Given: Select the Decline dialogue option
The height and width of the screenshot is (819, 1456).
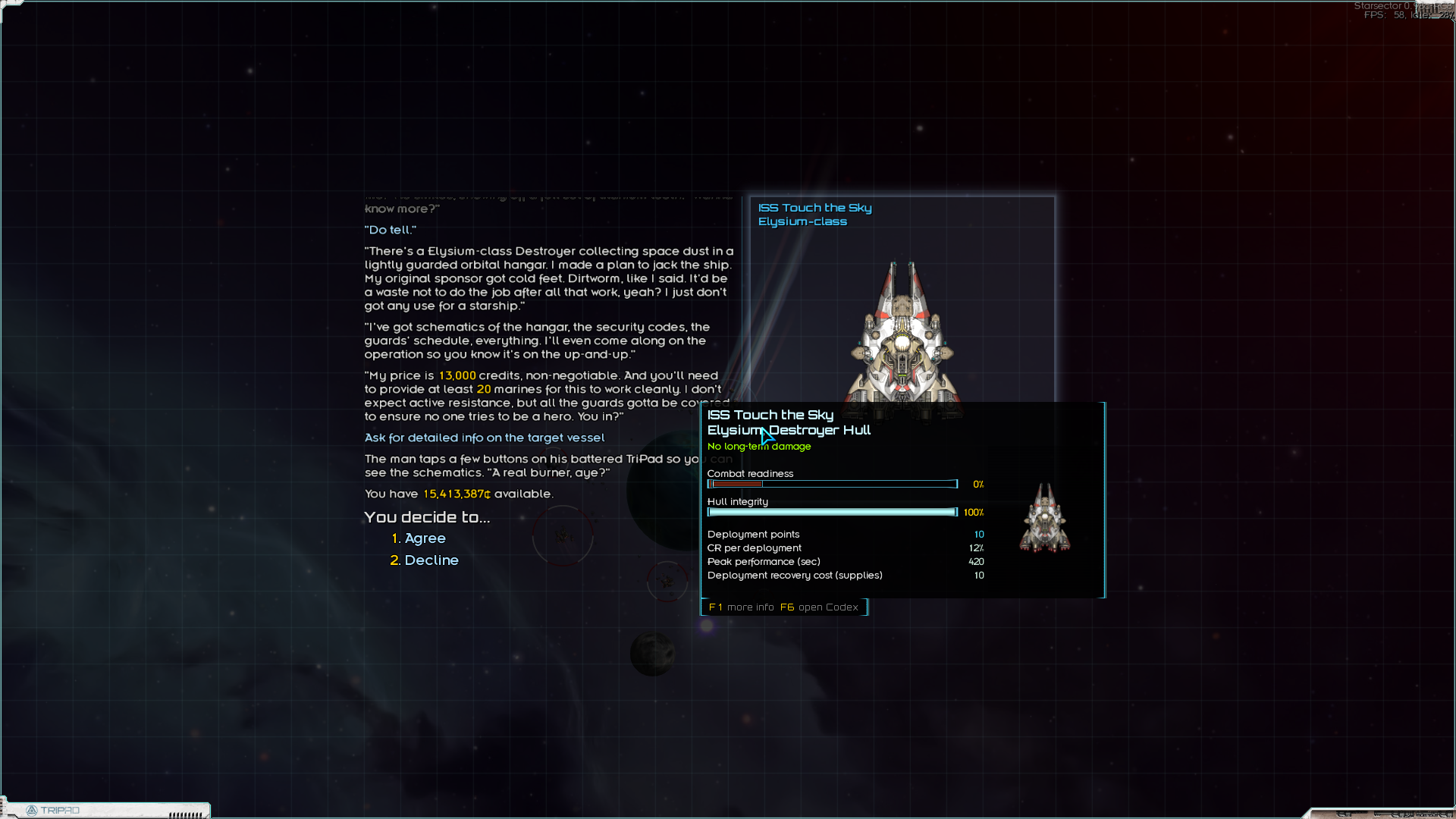Looking at the screenshot, I should [x=431, y=560].
